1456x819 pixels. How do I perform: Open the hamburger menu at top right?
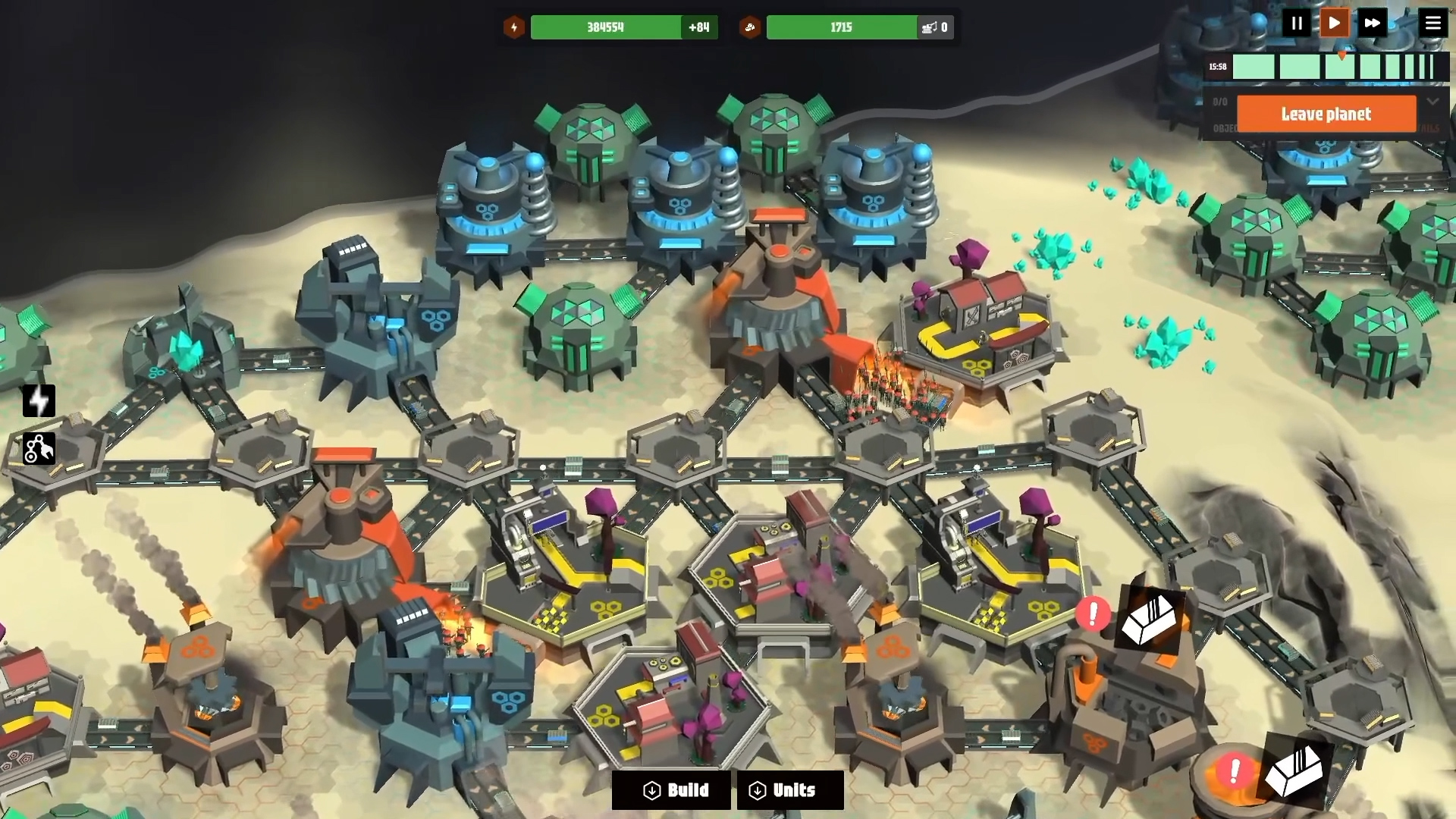(x=1433, y=23)
